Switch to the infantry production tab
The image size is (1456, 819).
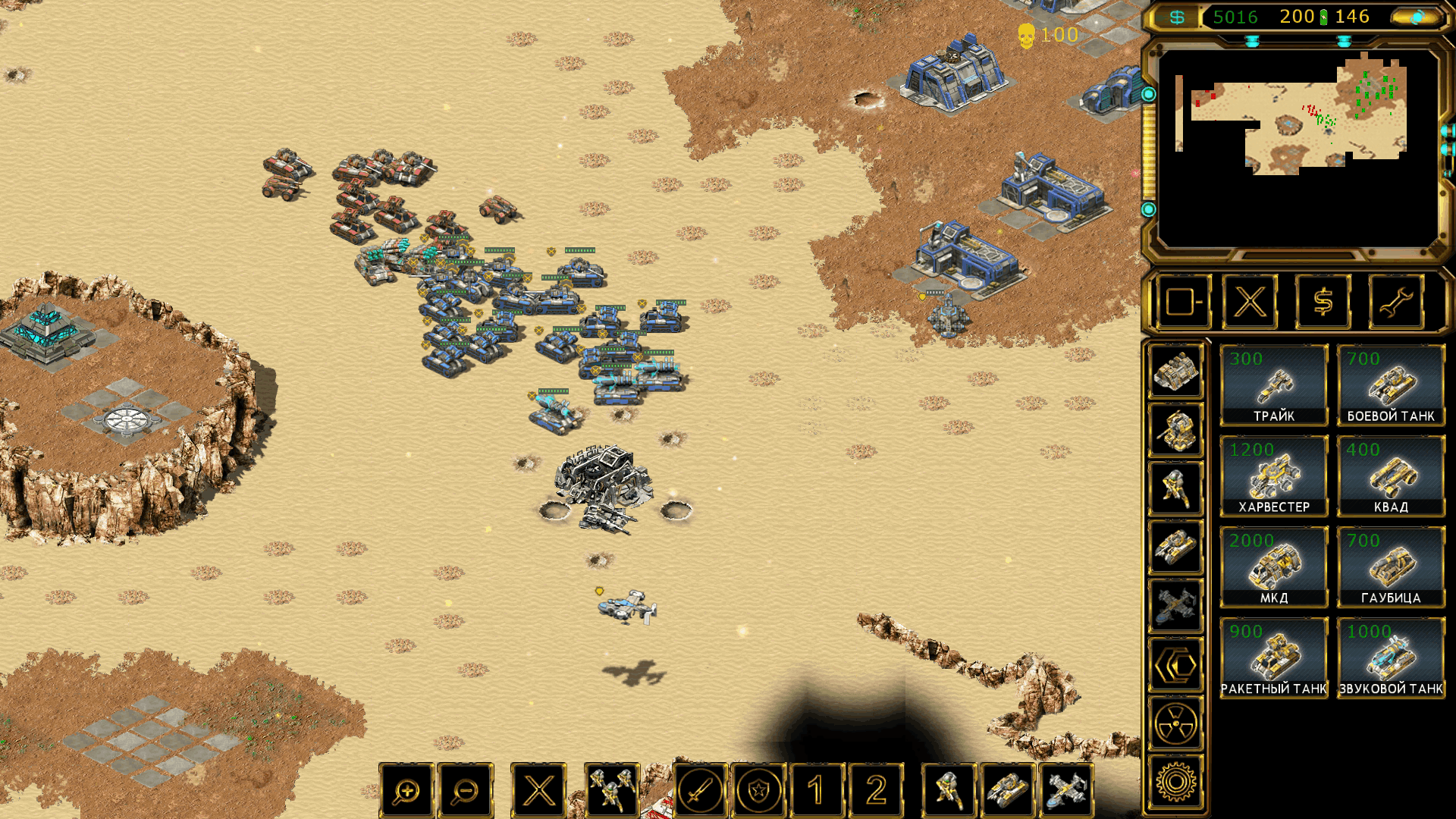pos(1175,489)
